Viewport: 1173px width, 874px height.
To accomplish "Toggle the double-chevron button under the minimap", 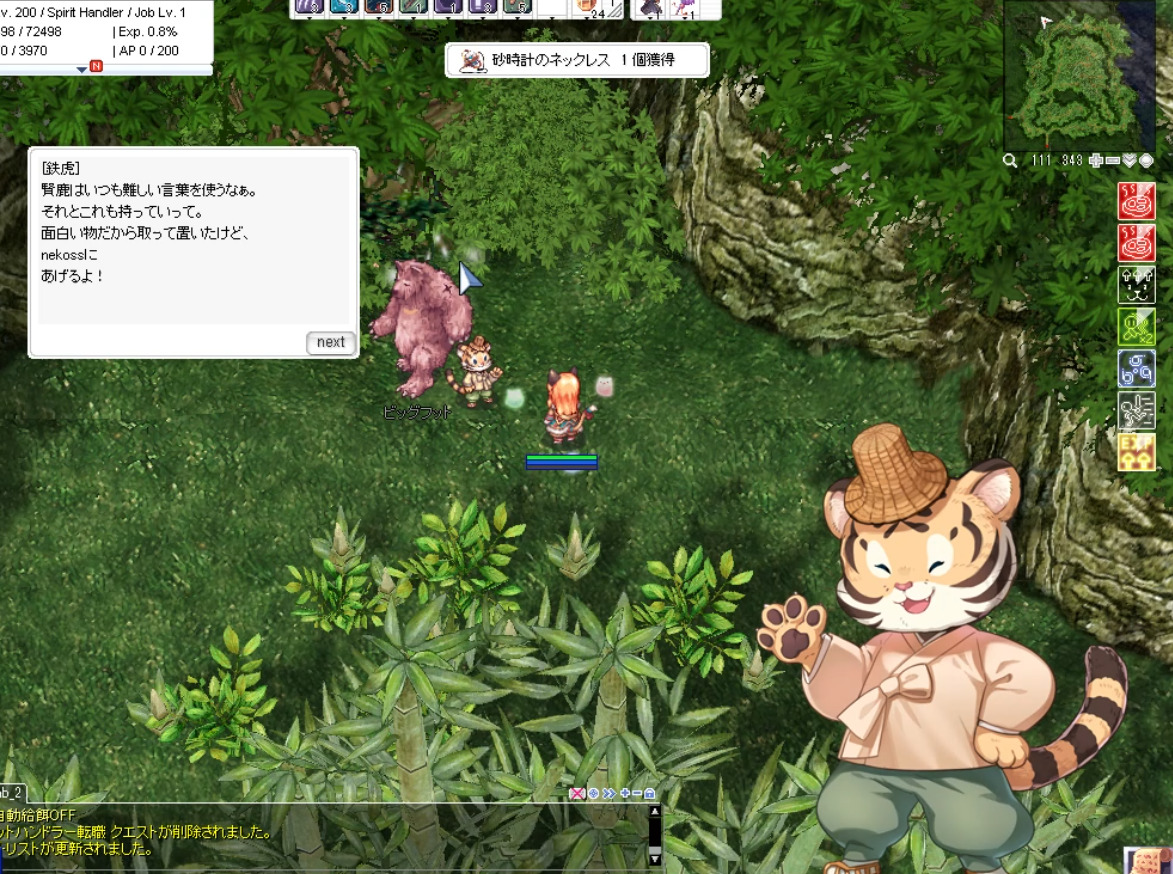I will tap(1129, 160).
